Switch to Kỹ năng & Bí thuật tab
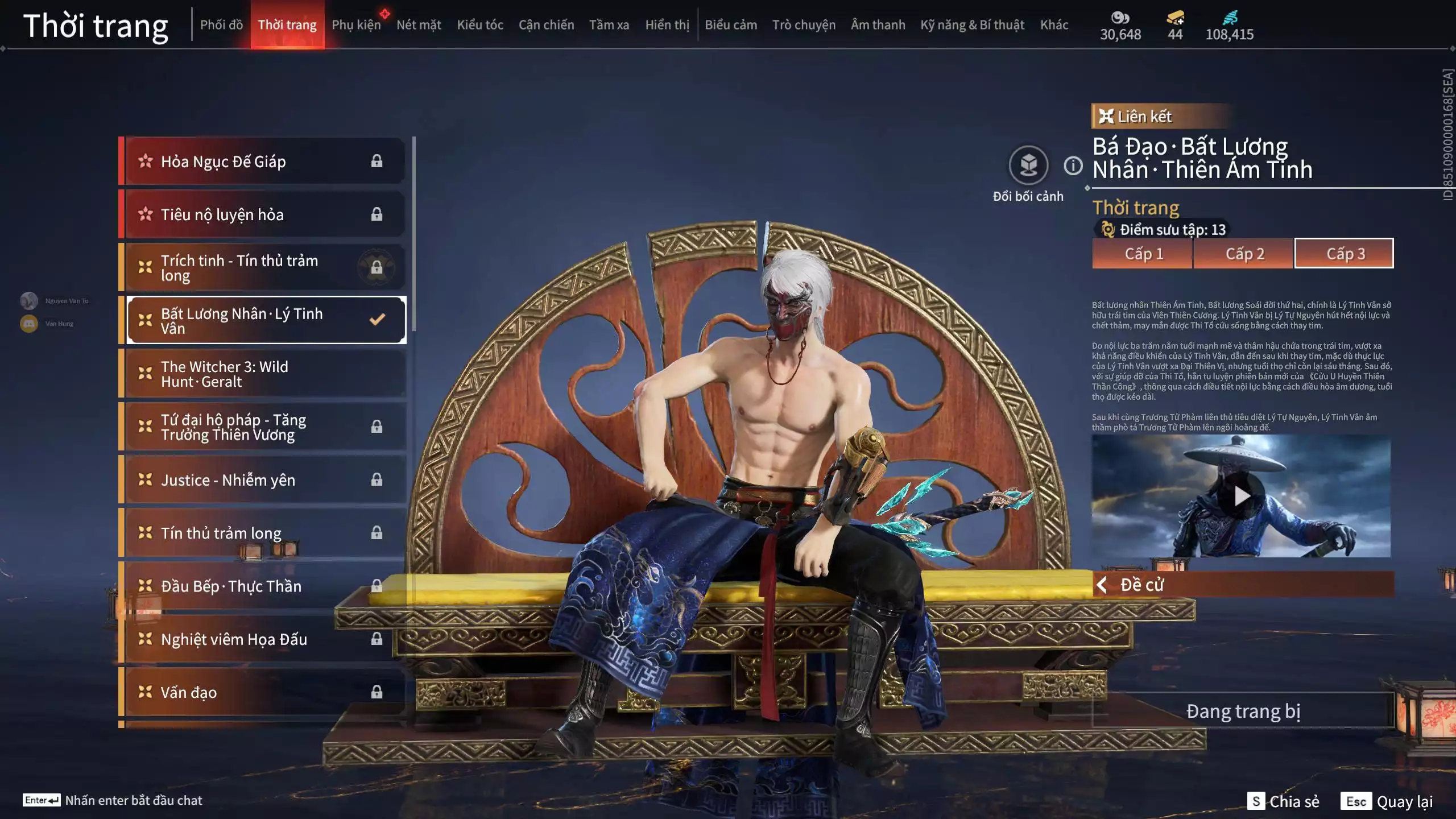This screenshot has height=819, width=1456. (x=972, y=25)
